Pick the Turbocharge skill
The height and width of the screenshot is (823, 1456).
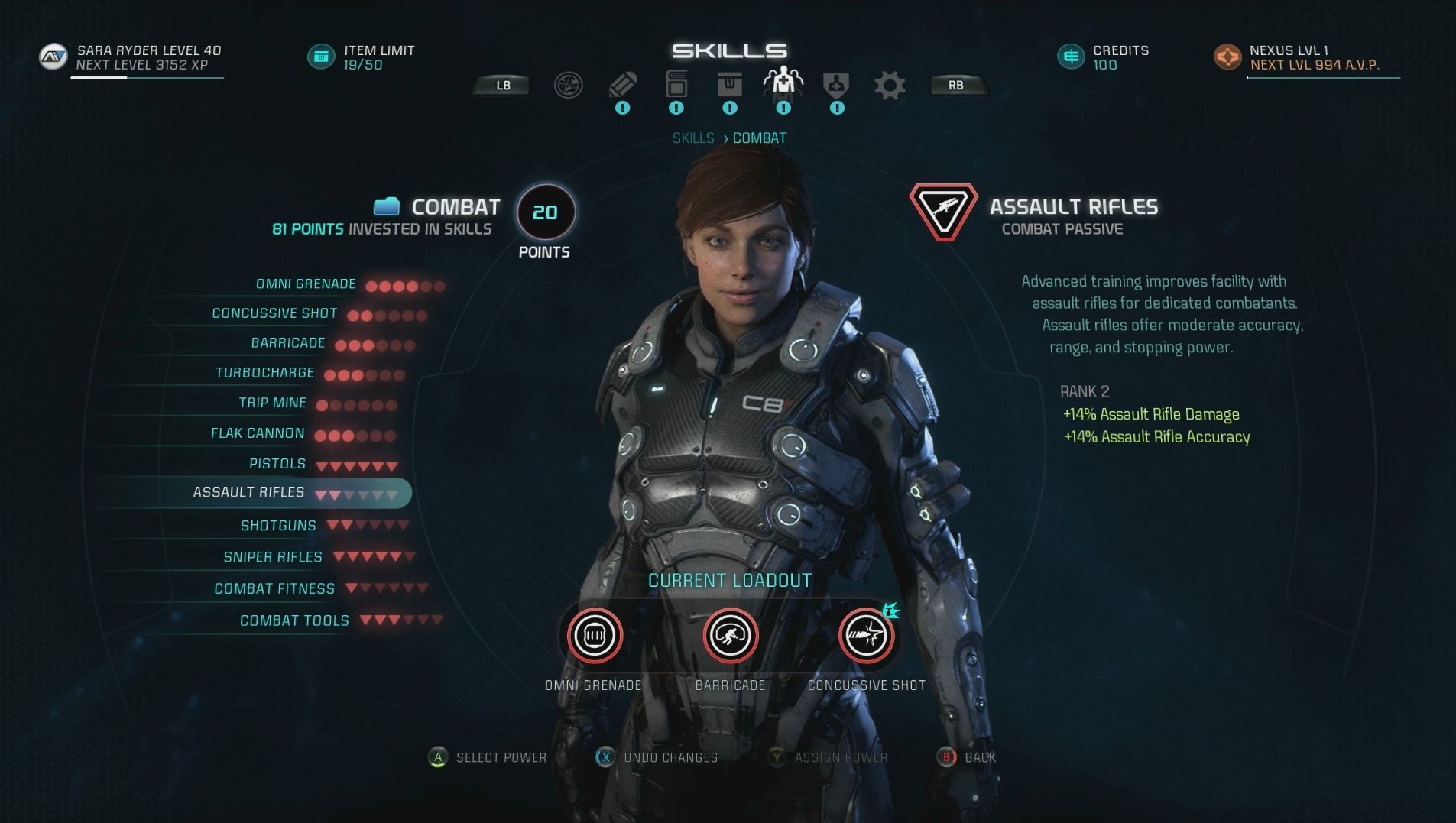pos(264,373)
